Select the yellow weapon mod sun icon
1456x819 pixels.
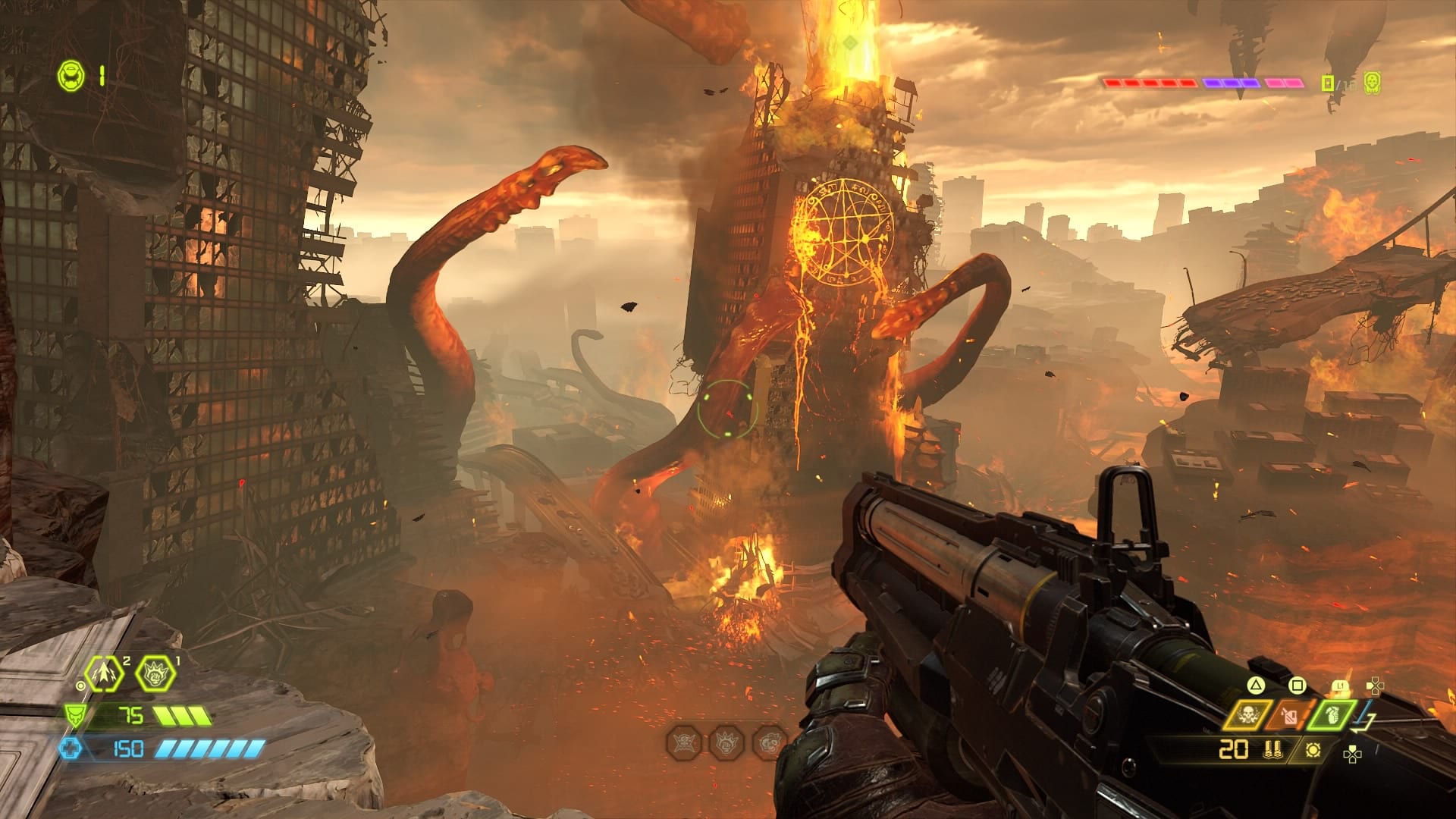coord(1313,750)
